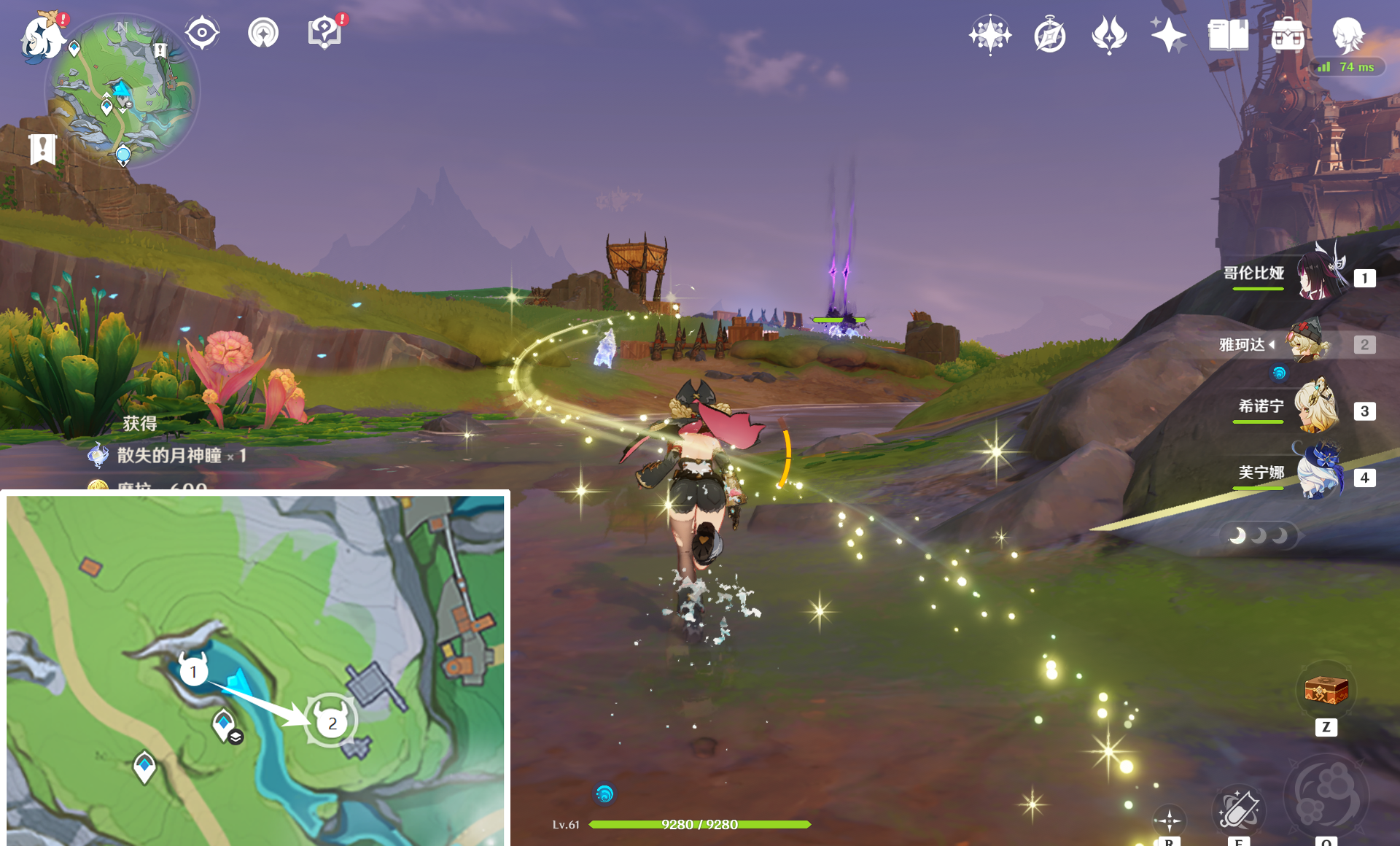Viewport: 1400px width, 846px height.
Task: Open the backpack inventory
Action: point(1288,35)
